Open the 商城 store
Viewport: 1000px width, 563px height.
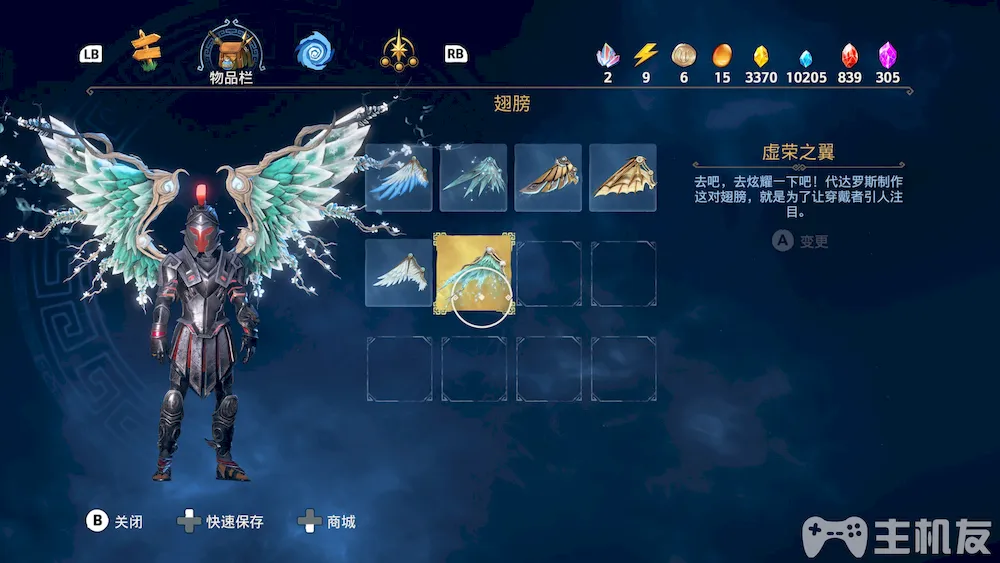click(328, 521)
